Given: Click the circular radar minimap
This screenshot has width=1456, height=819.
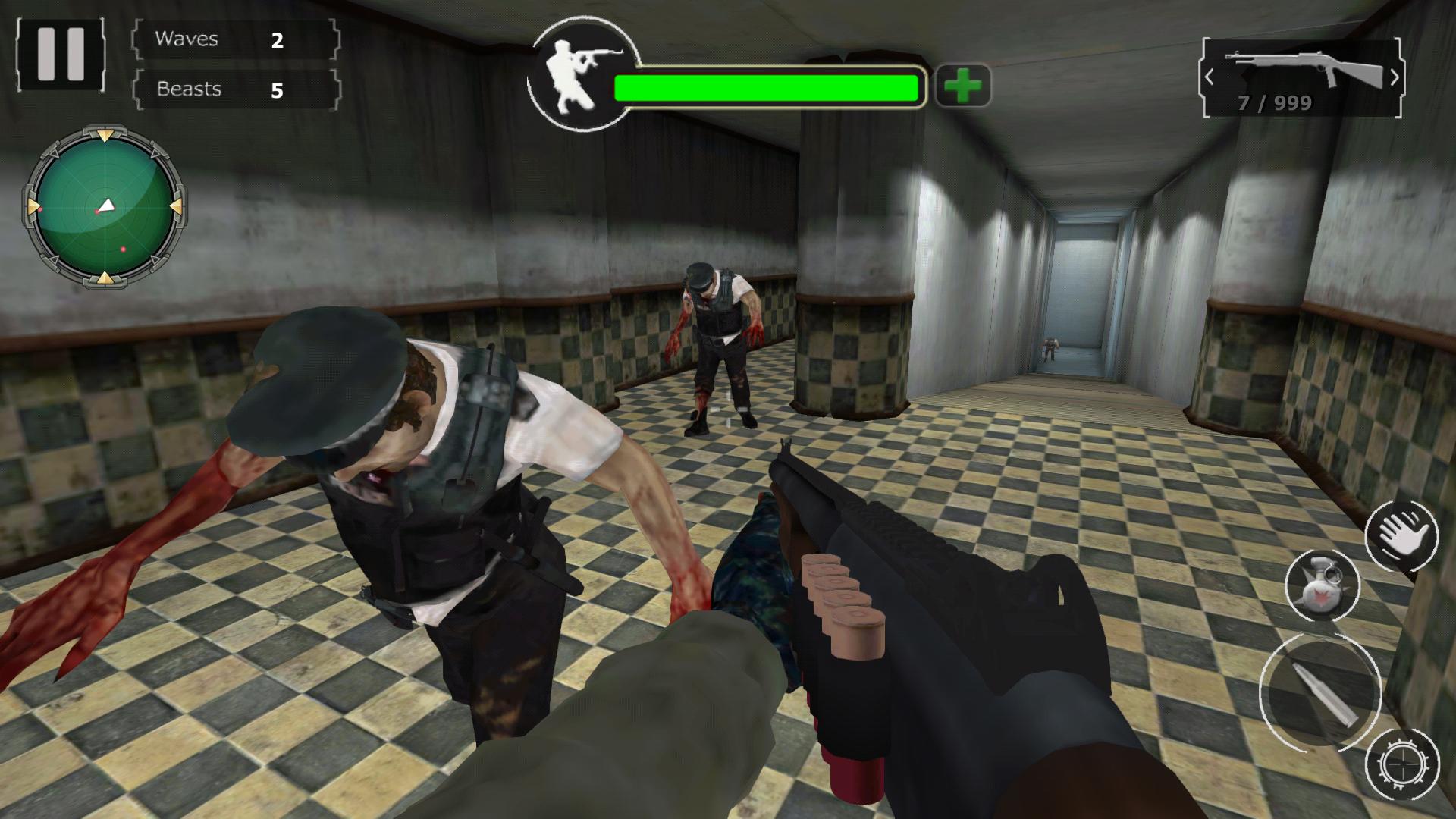Looking at the screenshot, I should pos(104,206).
